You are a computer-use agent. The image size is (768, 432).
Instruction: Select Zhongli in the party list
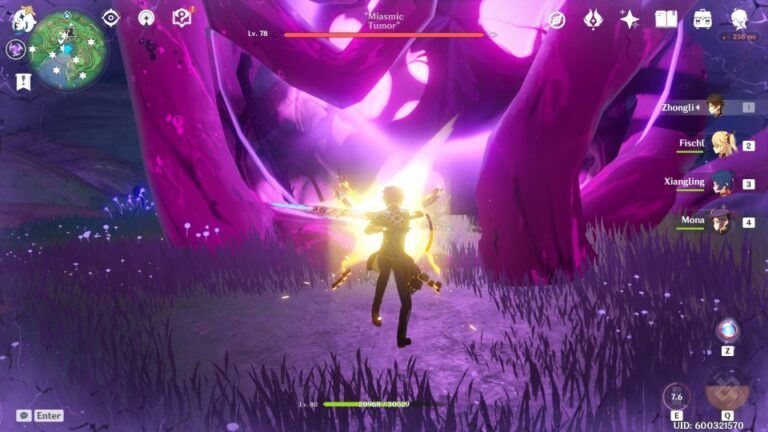coord(716,106)
